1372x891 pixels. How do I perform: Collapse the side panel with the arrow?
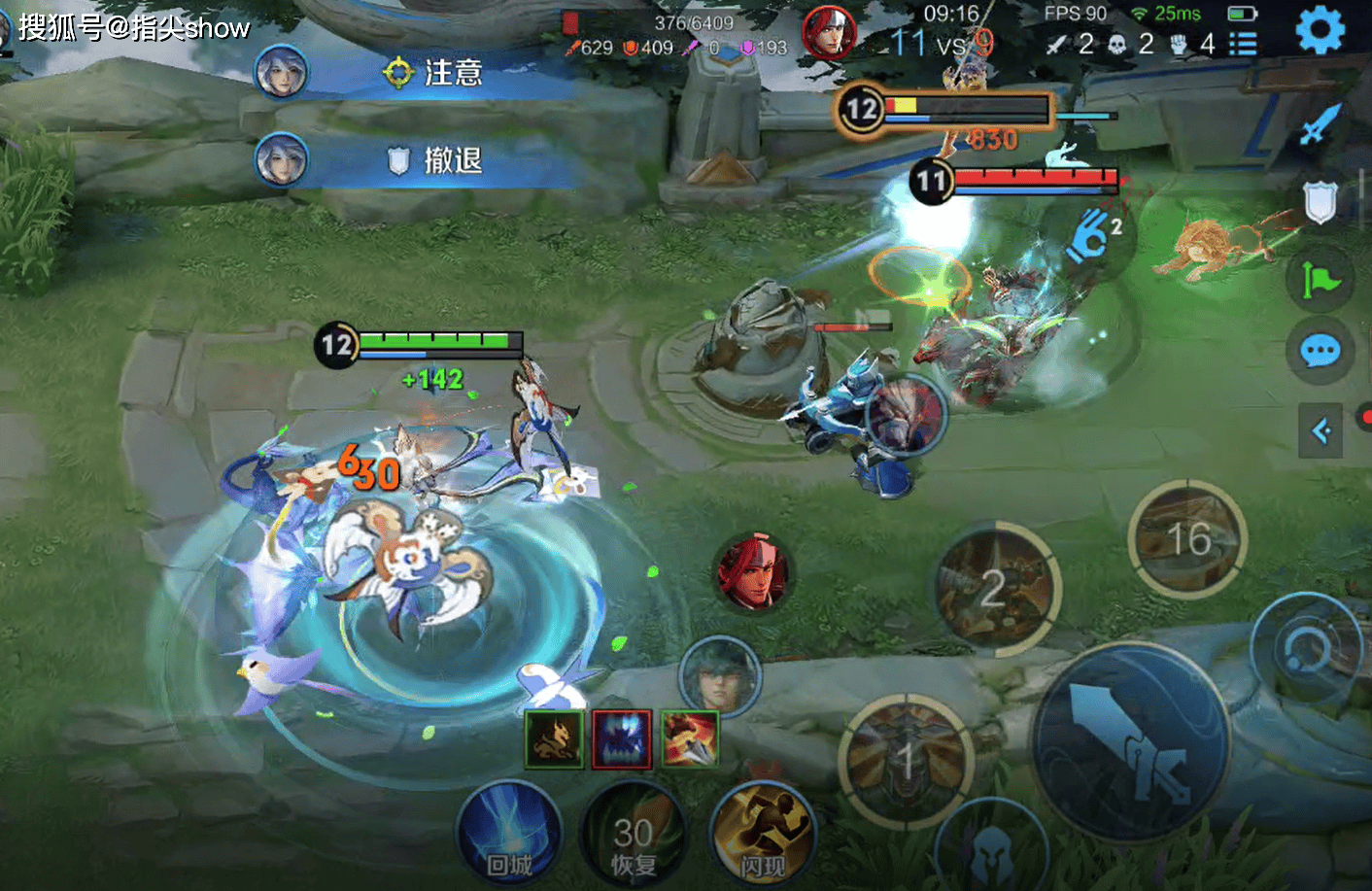click(1321, 430)
